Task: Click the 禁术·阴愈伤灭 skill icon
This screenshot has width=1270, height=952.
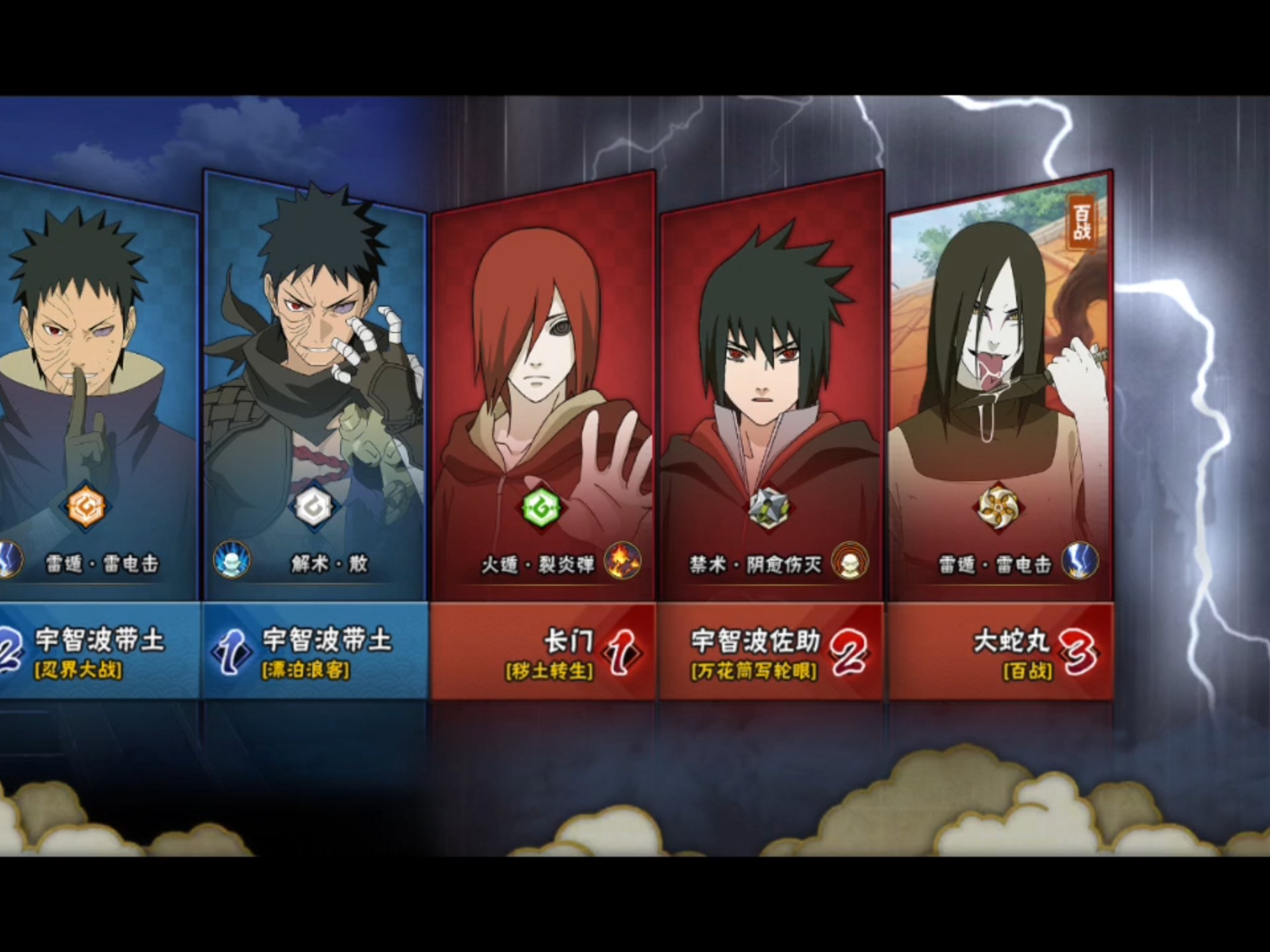Action: [850, 561]
